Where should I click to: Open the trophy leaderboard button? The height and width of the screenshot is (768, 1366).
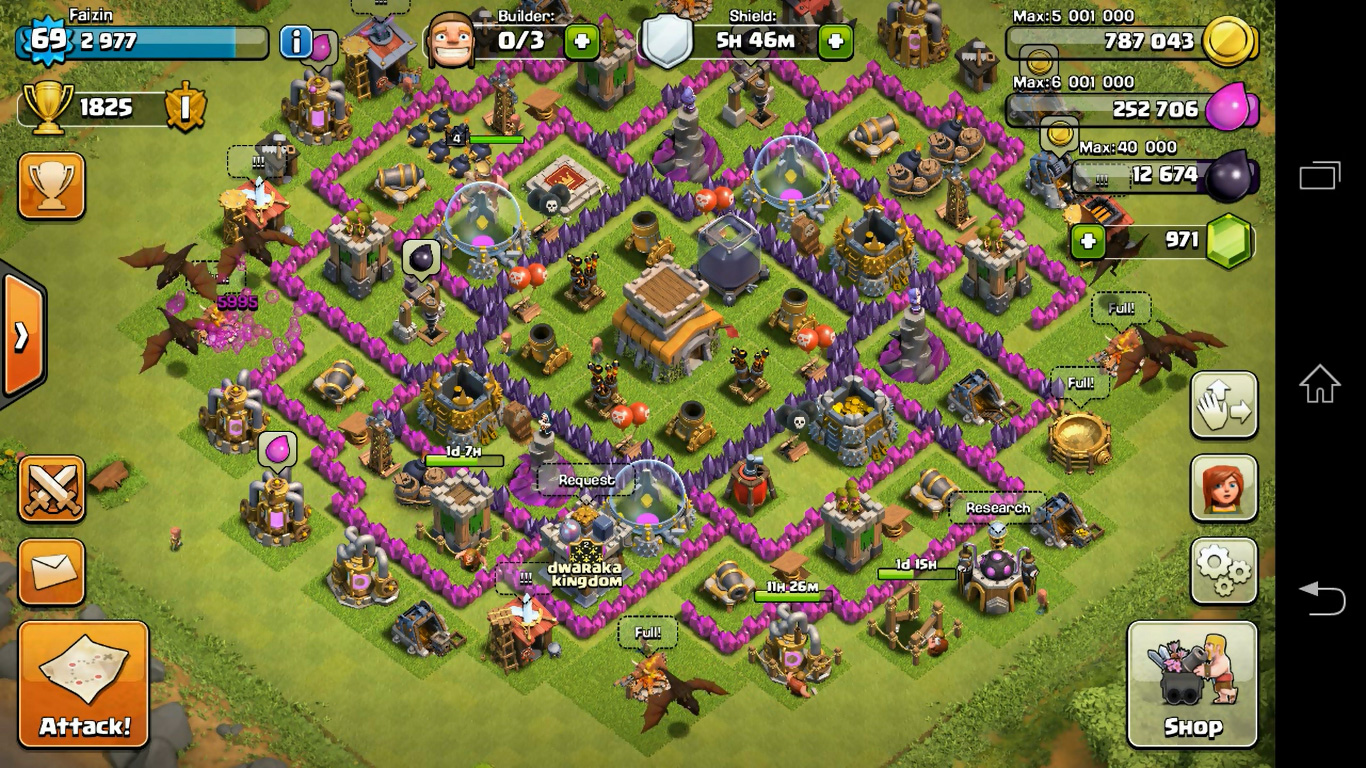(x=51, y=186)
